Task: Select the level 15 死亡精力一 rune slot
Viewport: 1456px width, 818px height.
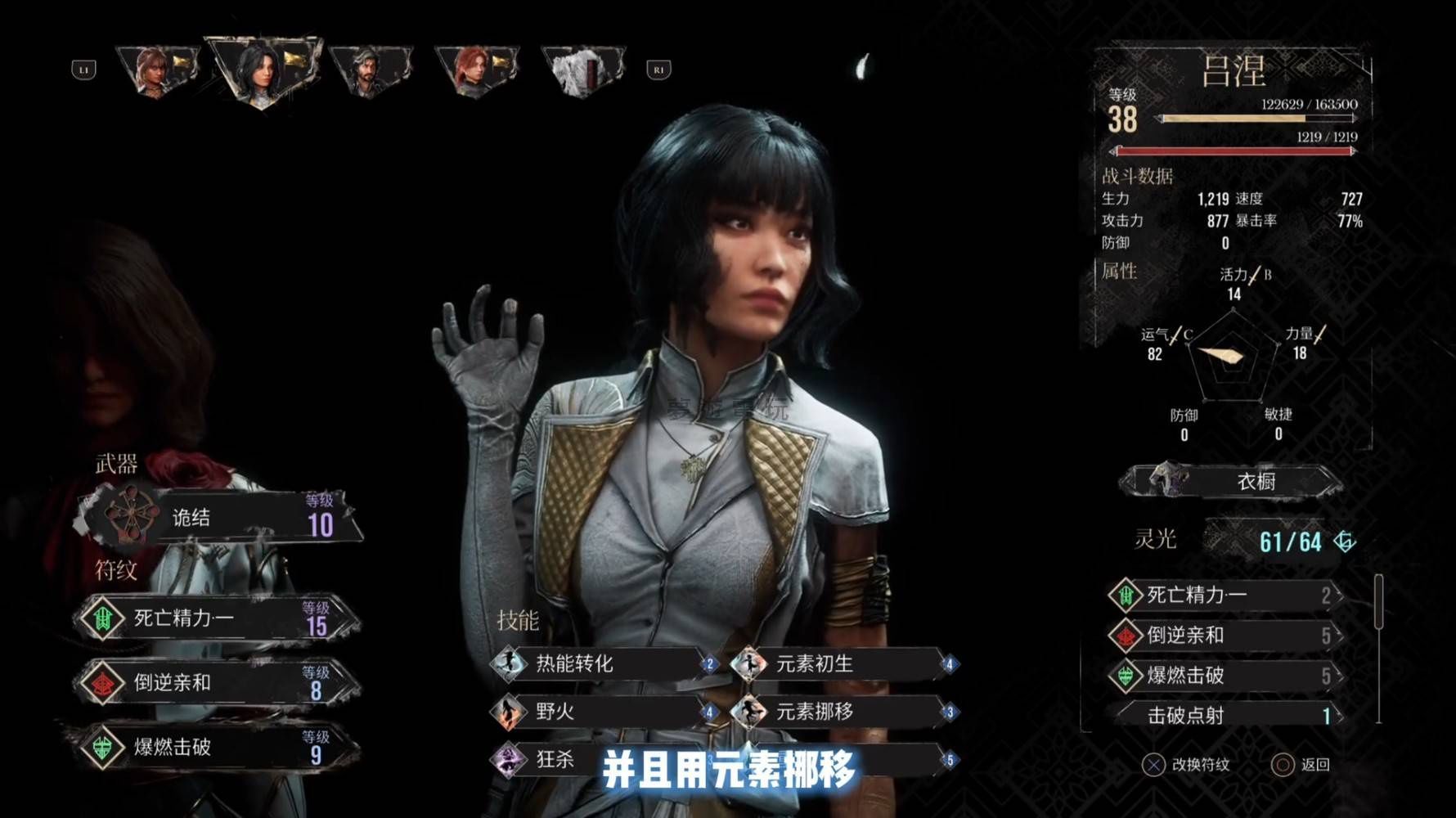Action: (217, 618)
